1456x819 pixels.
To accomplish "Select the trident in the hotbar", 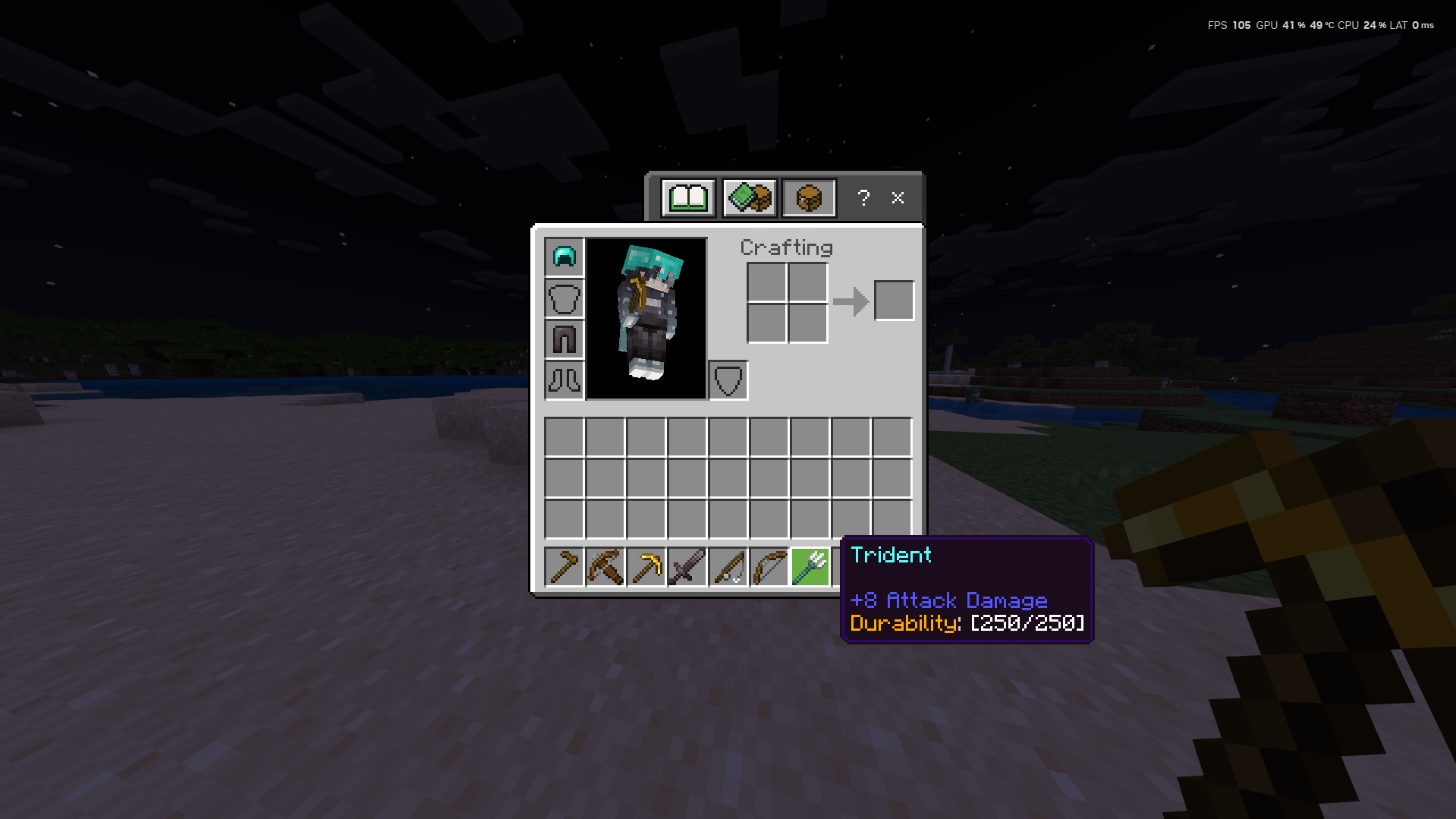I will (810, 566).
